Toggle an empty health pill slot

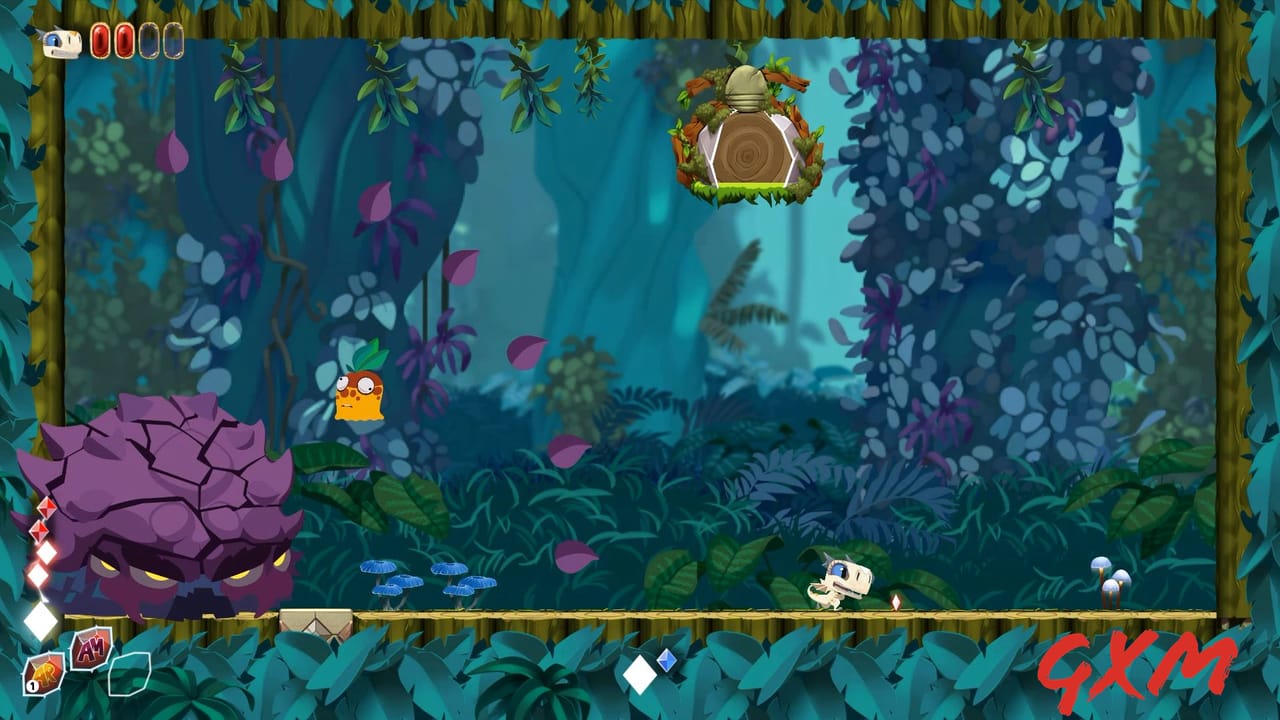(x=148, y=42)
